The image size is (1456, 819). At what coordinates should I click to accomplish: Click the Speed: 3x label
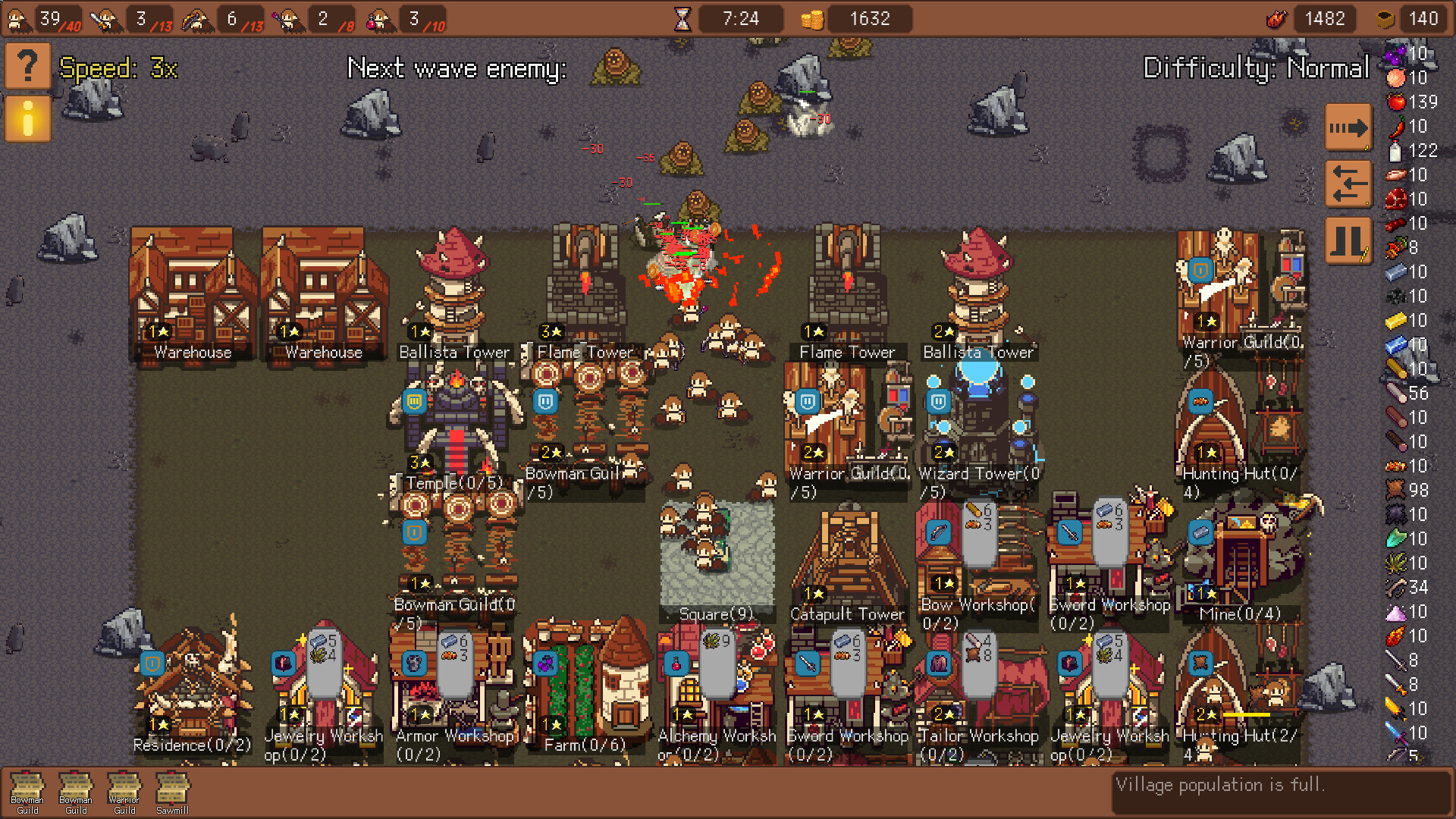(118, 68)
